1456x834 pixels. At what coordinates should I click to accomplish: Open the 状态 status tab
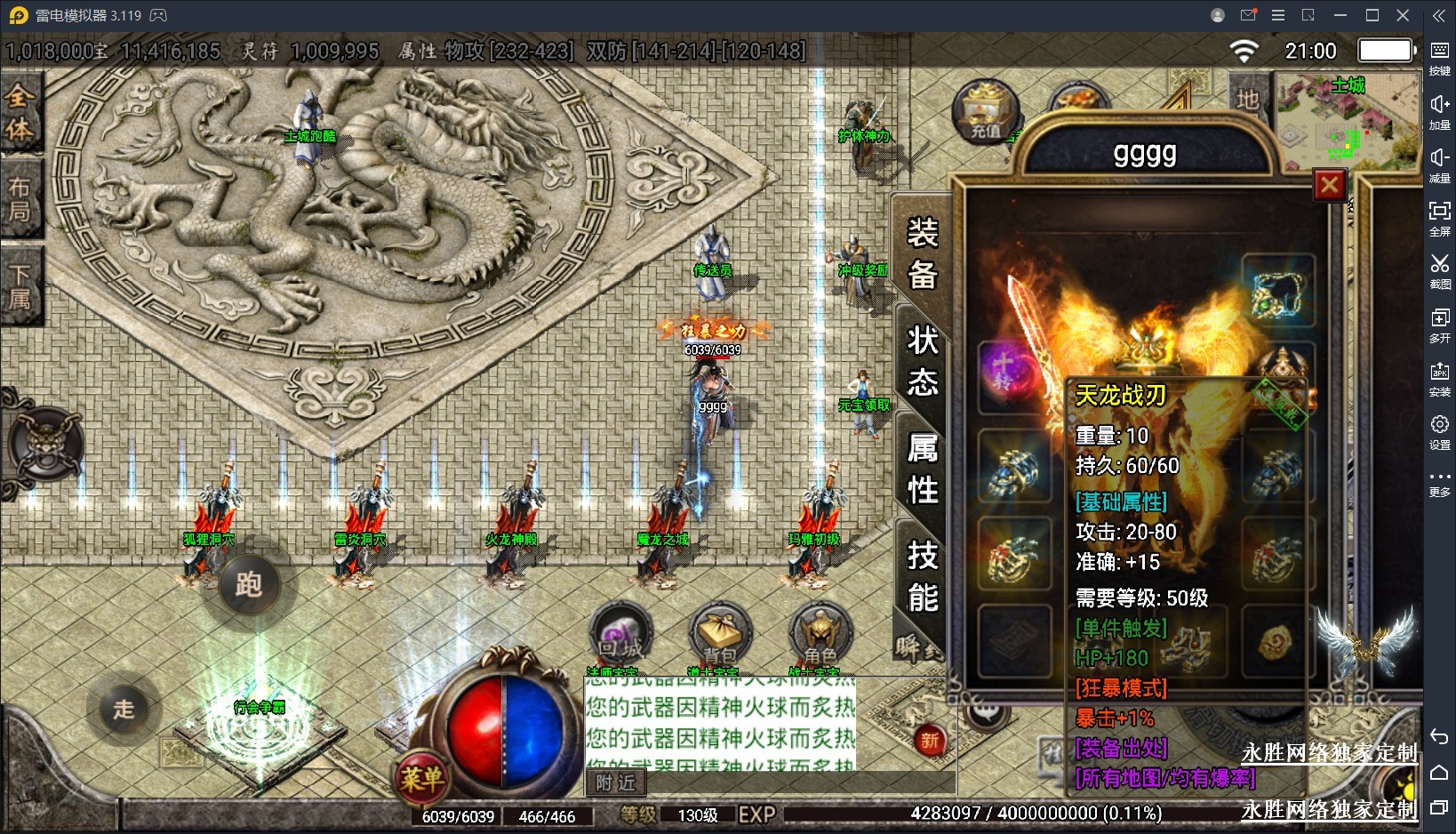coord(922,361)
